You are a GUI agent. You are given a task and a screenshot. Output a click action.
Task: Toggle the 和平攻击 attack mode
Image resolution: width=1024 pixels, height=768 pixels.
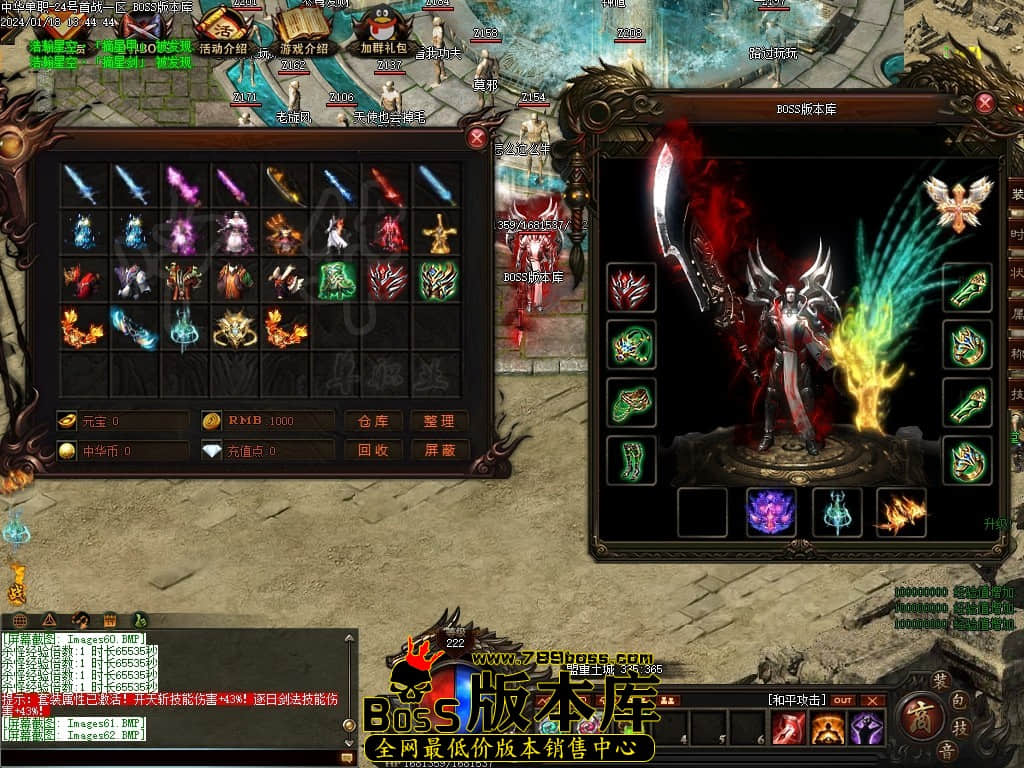(x=796, y=700)
